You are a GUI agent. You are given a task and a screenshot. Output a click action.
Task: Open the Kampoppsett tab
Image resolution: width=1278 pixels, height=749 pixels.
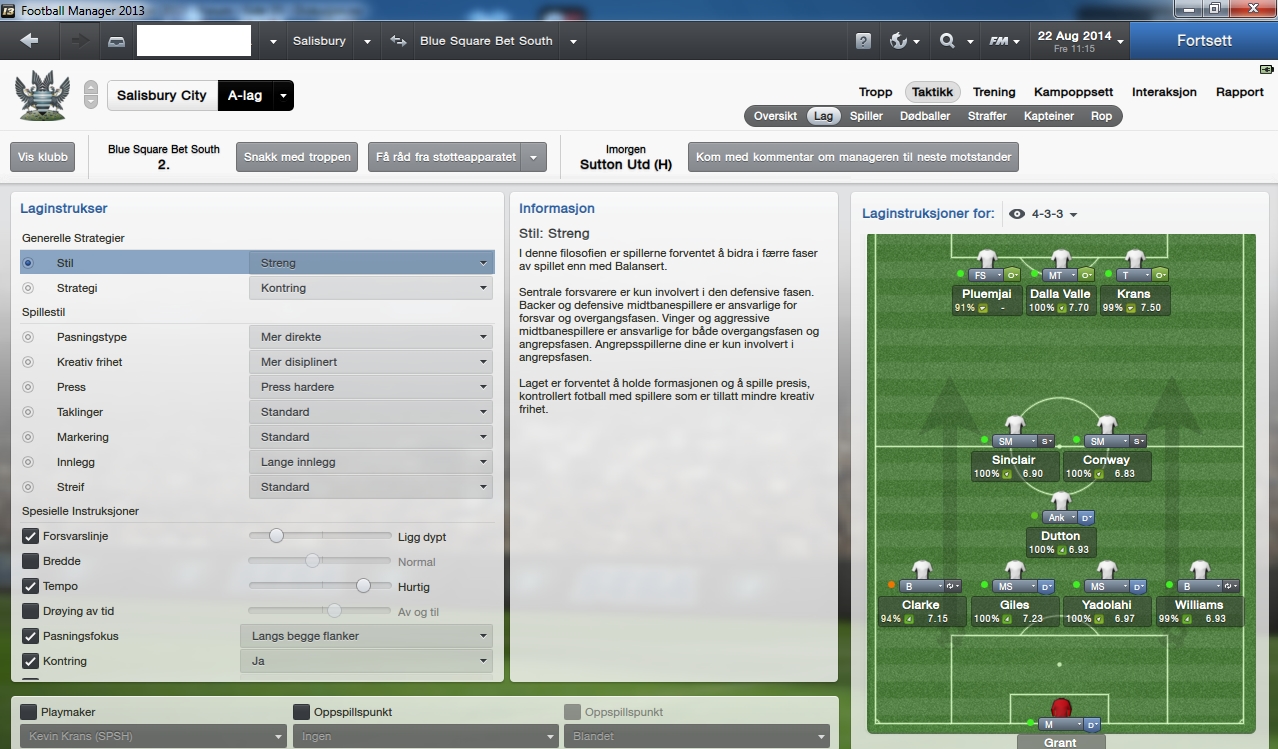point(1073,92)
